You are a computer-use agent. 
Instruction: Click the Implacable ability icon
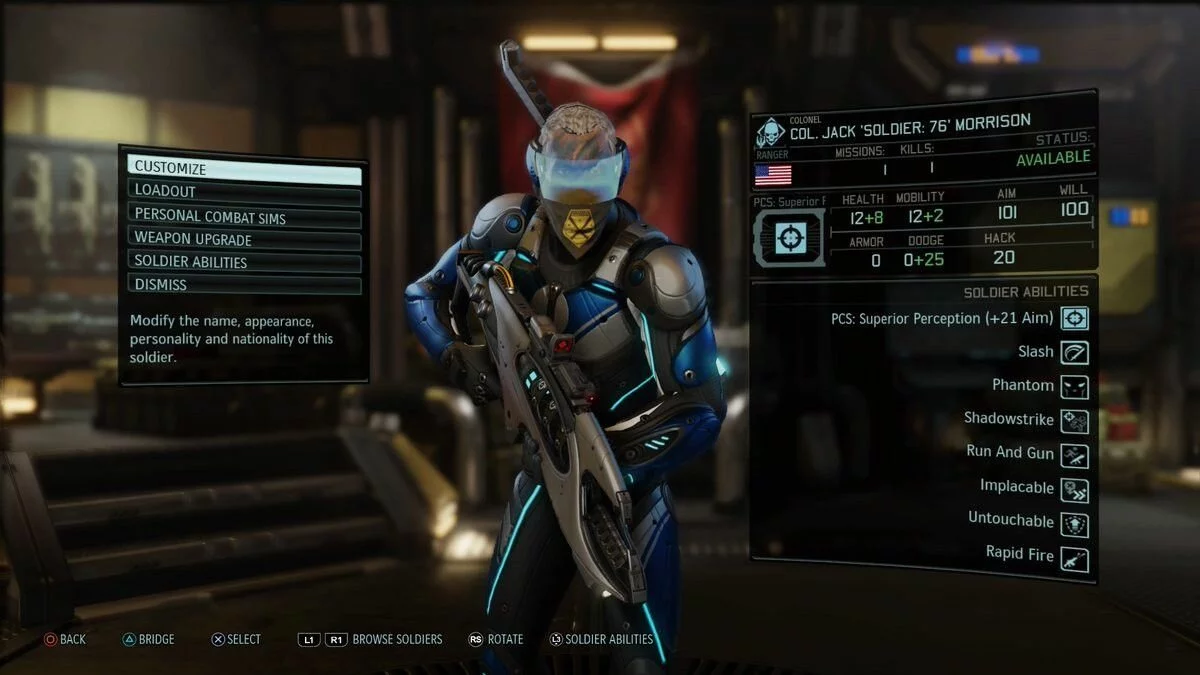pyautogui.click(x=1075, y=488)
